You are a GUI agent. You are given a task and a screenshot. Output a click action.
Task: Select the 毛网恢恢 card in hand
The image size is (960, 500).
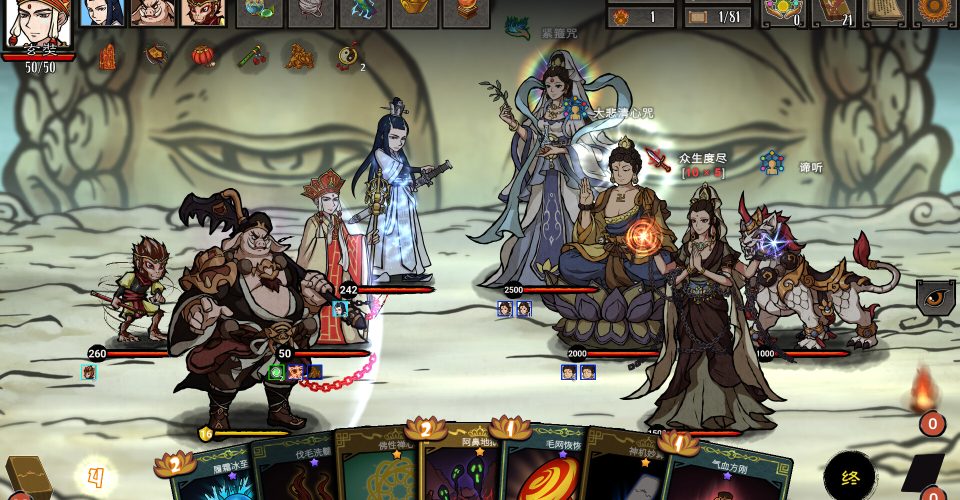[x=543, y=472]
